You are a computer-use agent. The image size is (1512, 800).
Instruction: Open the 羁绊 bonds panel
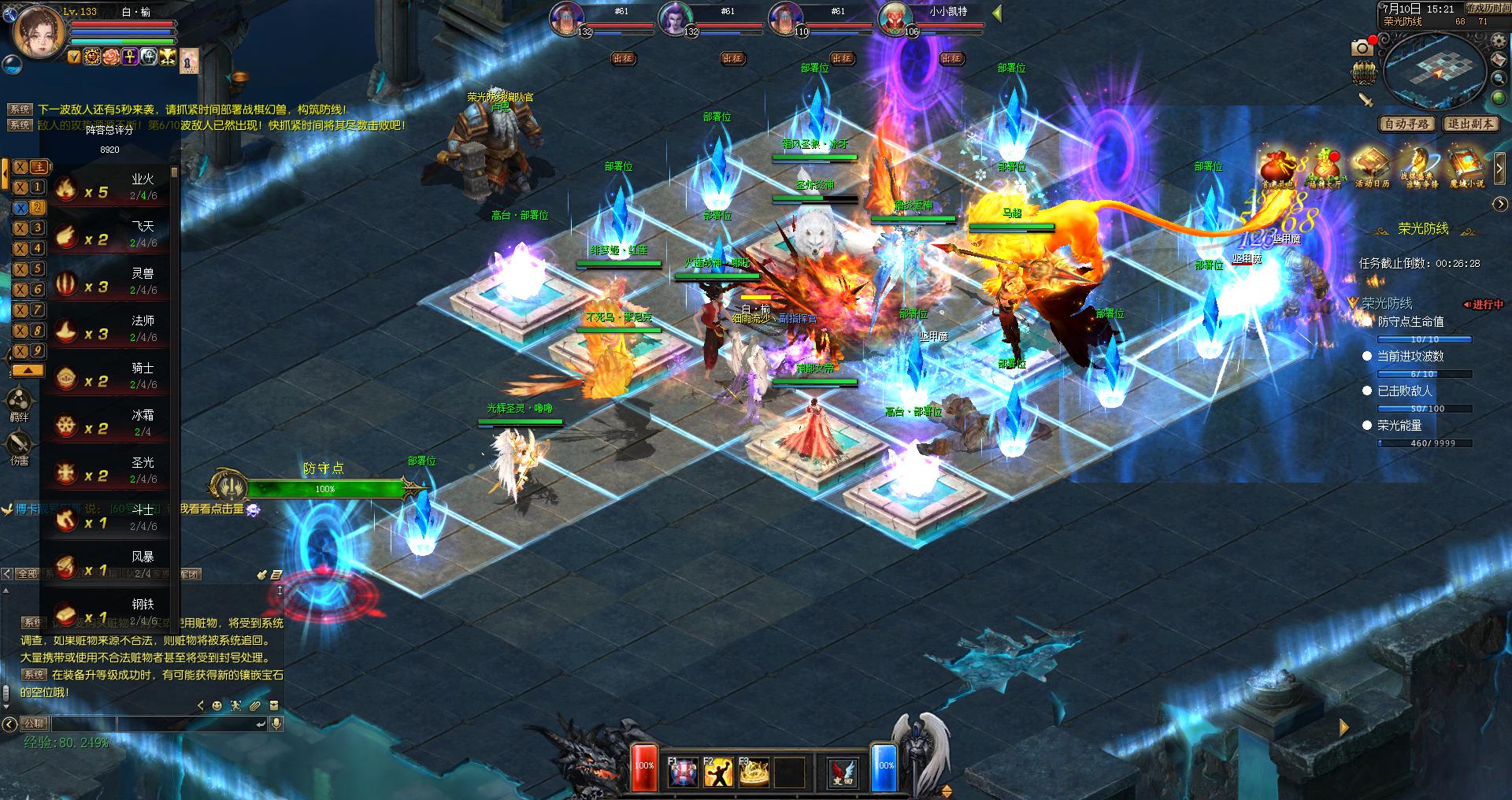point(19,404)
